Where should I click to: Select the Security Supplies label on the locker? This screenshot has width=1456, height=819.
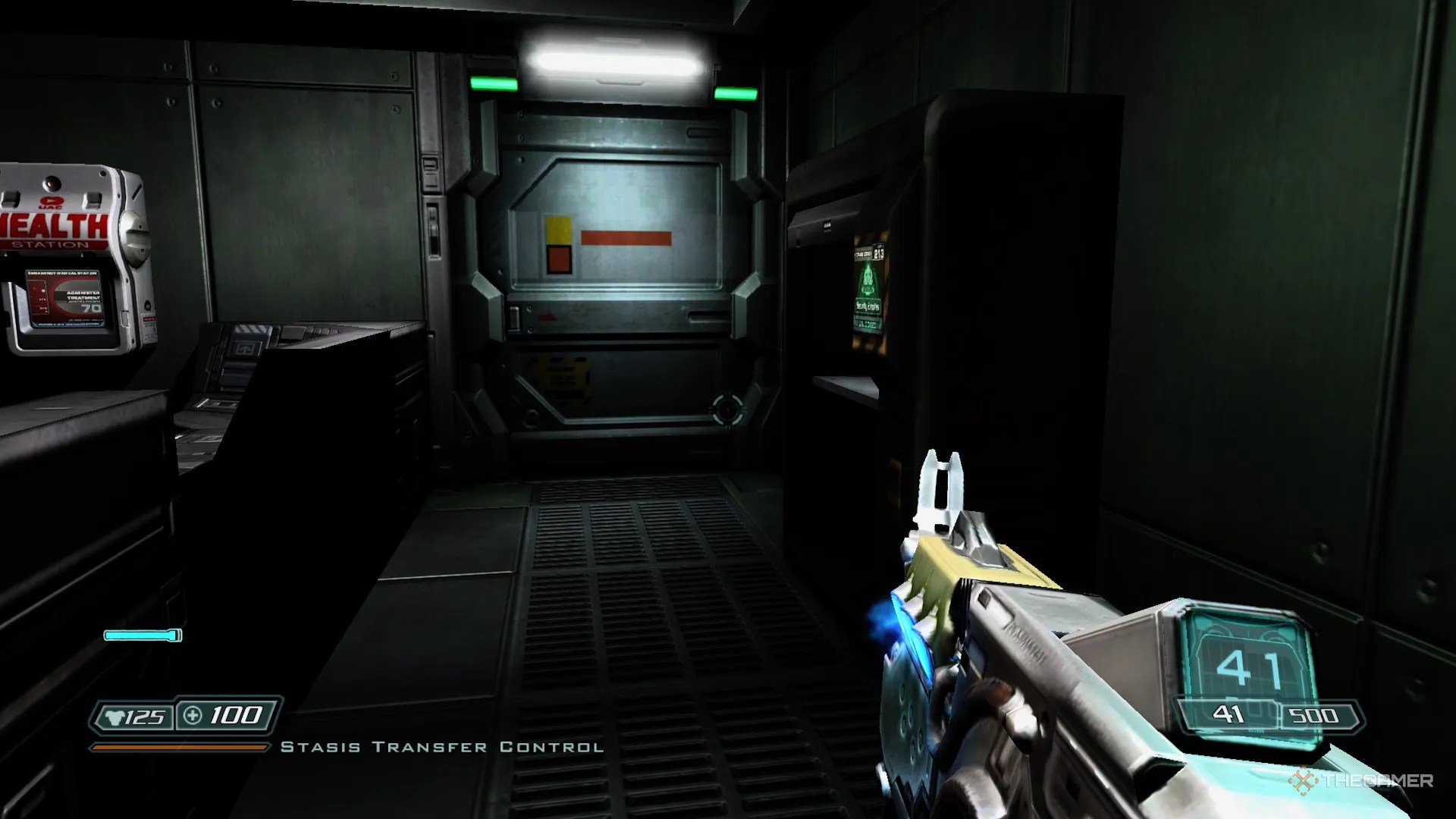868,305
